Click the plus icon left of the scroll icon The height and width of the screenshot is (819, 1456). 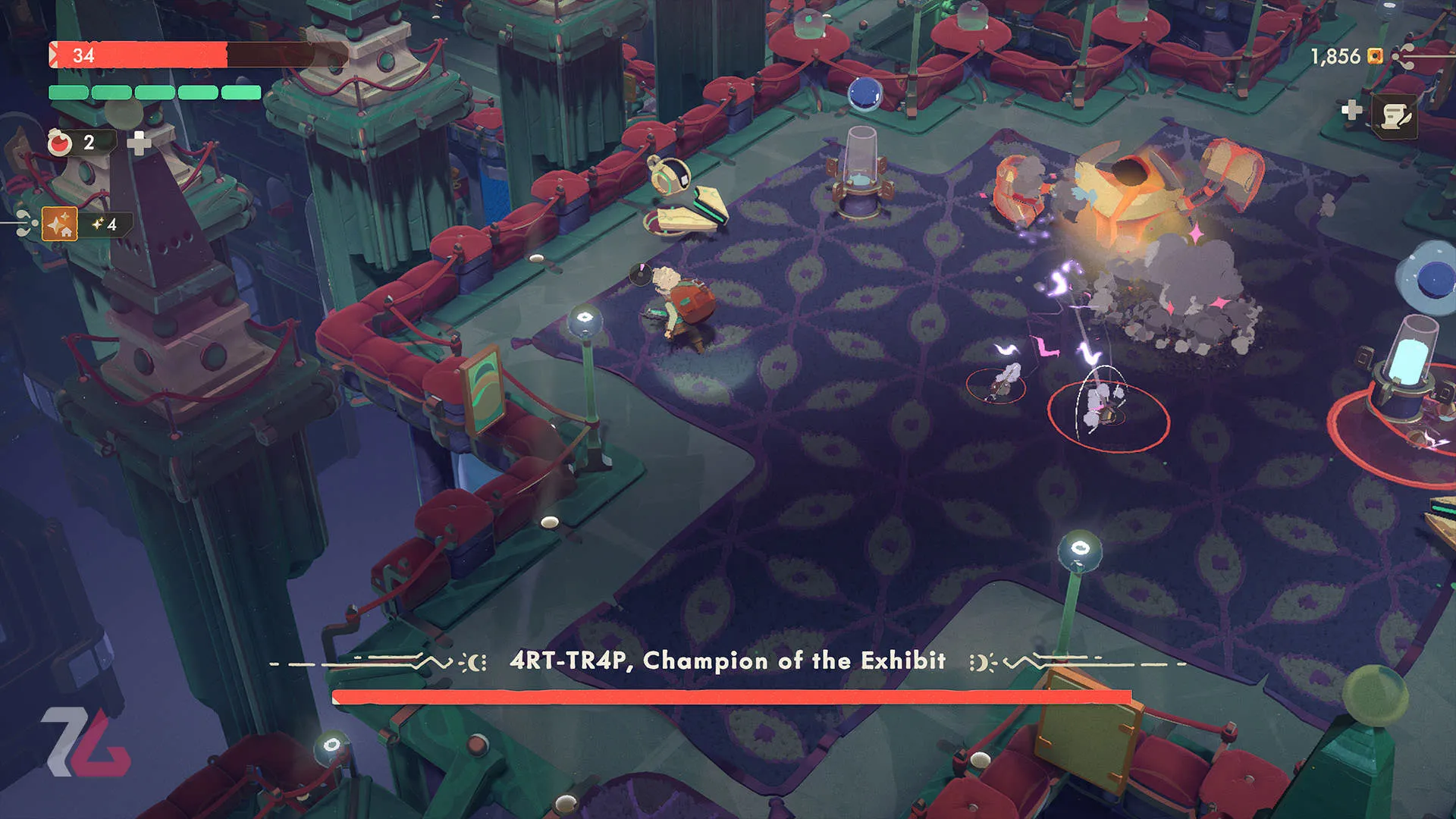click(1351, 111)
